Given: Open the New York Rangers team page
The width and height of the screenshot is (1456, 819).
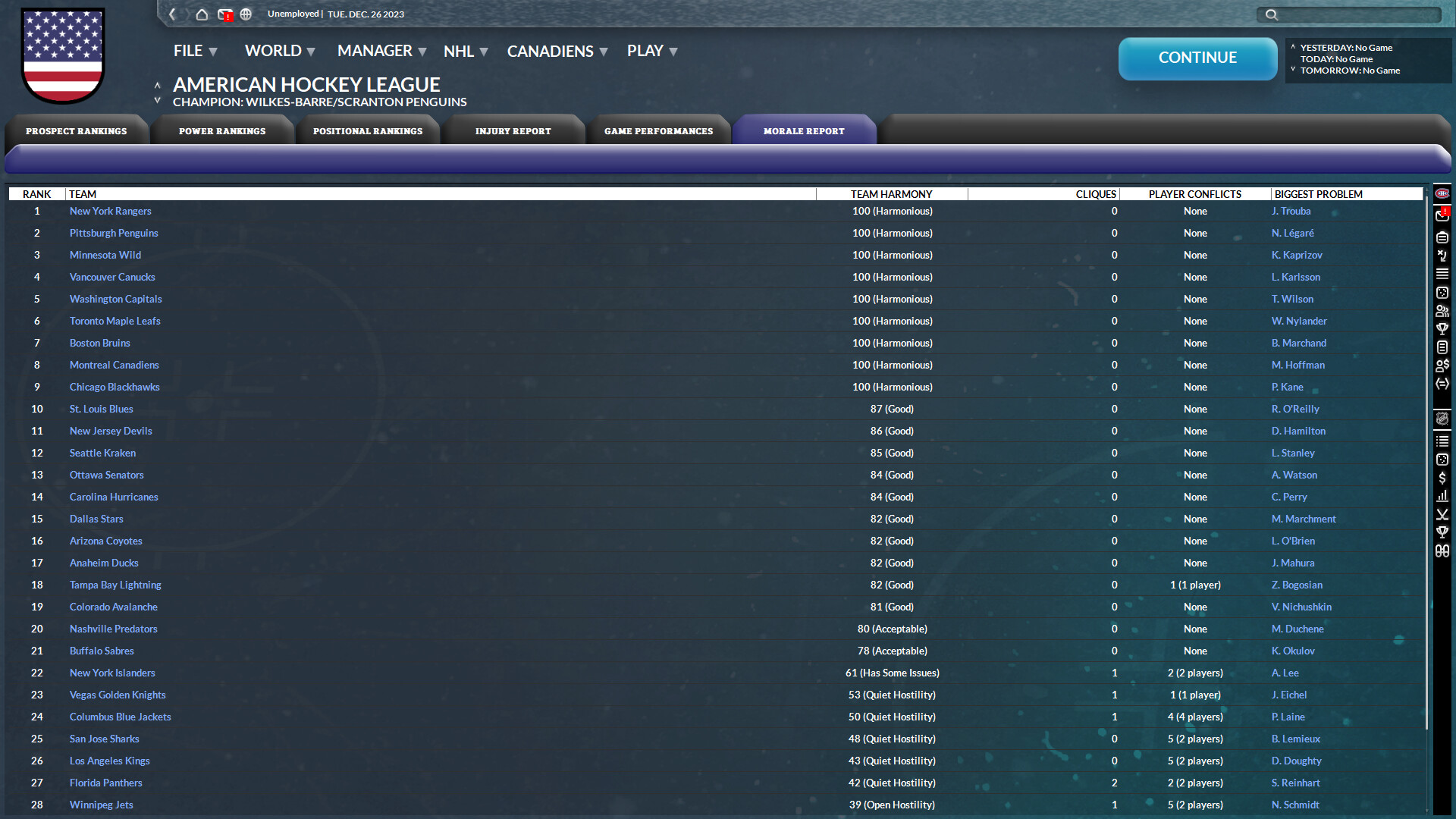Looking at the screenshot, I should click(110, 211).
